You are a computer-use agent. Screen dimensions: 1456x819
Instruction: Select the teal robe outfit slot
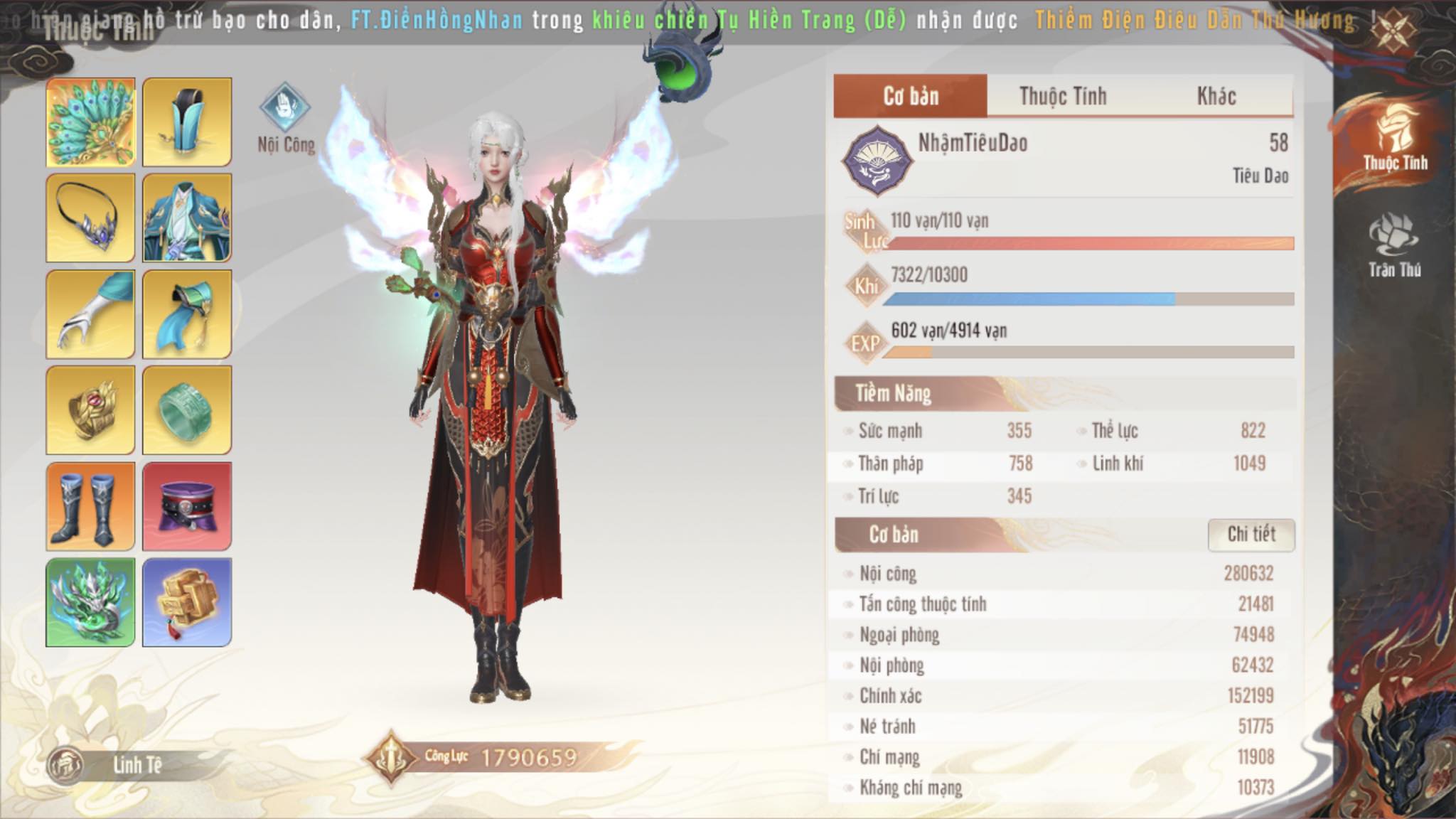[187, 218]
